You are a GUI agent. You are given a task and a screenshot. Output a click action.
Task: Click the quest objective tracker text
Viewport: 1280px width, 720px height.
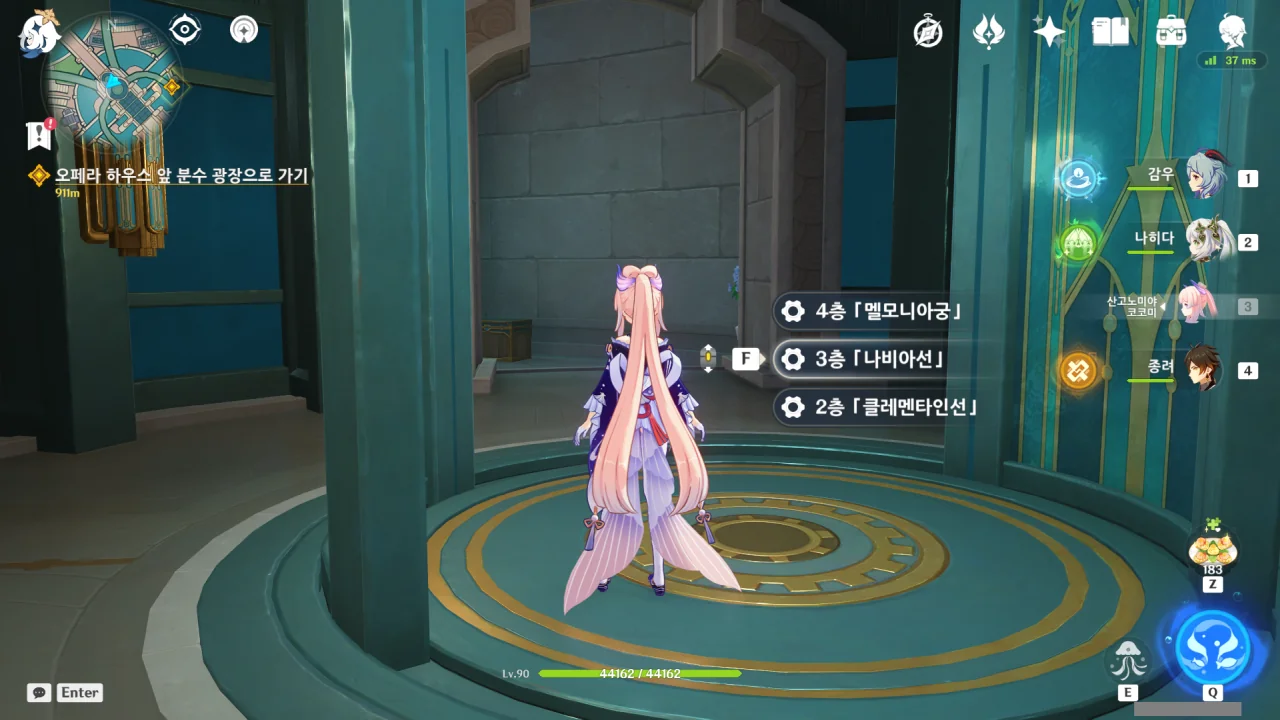click(181, 176)
